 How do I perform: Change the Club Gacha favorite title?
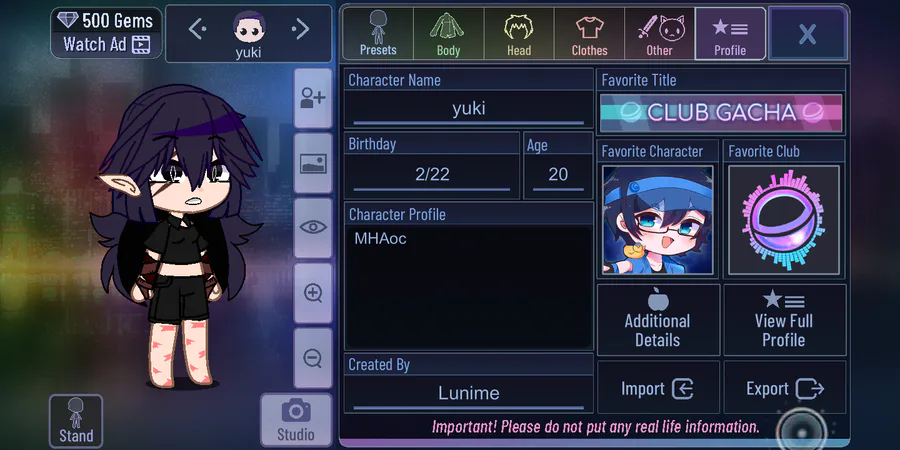(x=721, y=113)
